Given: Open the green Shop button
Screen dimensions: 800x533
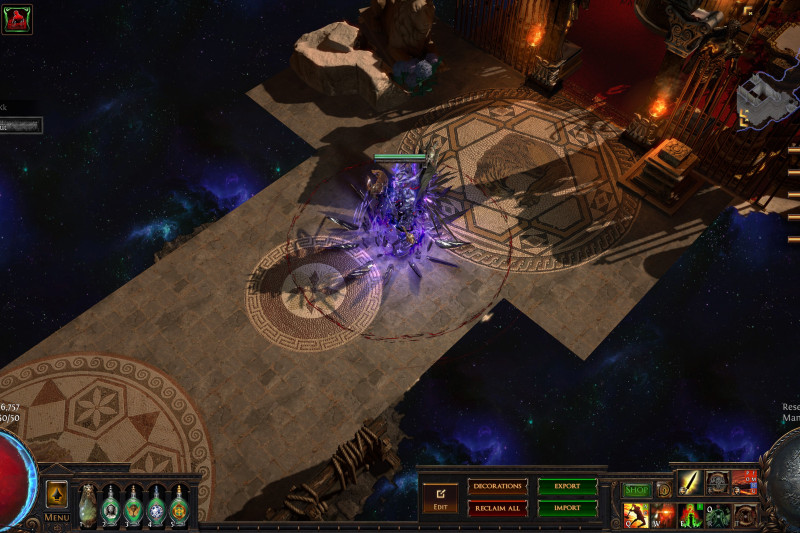Looking at the screenshot, I should pos(636,490).
